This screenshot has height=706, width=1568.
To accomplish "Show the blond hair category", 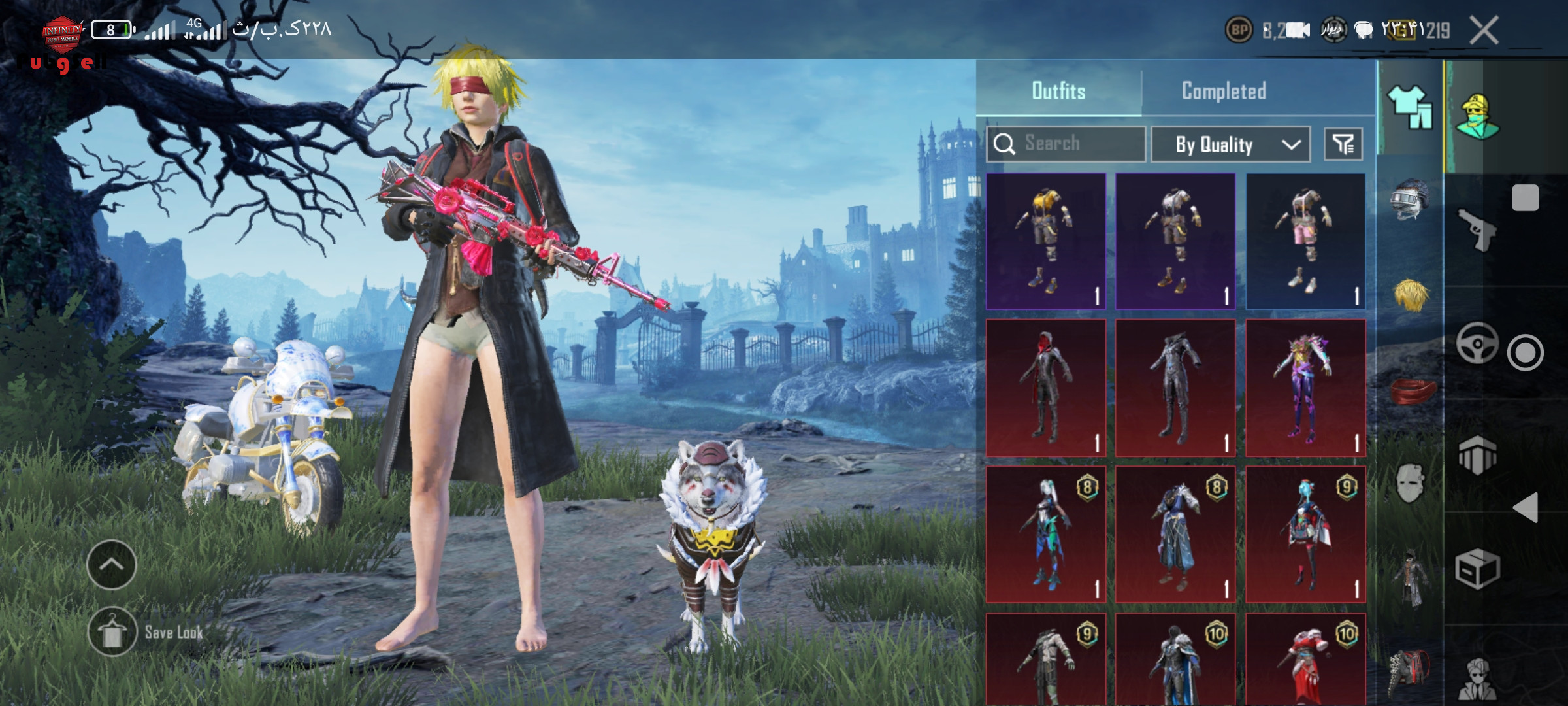I will (x=1410, y=295).
